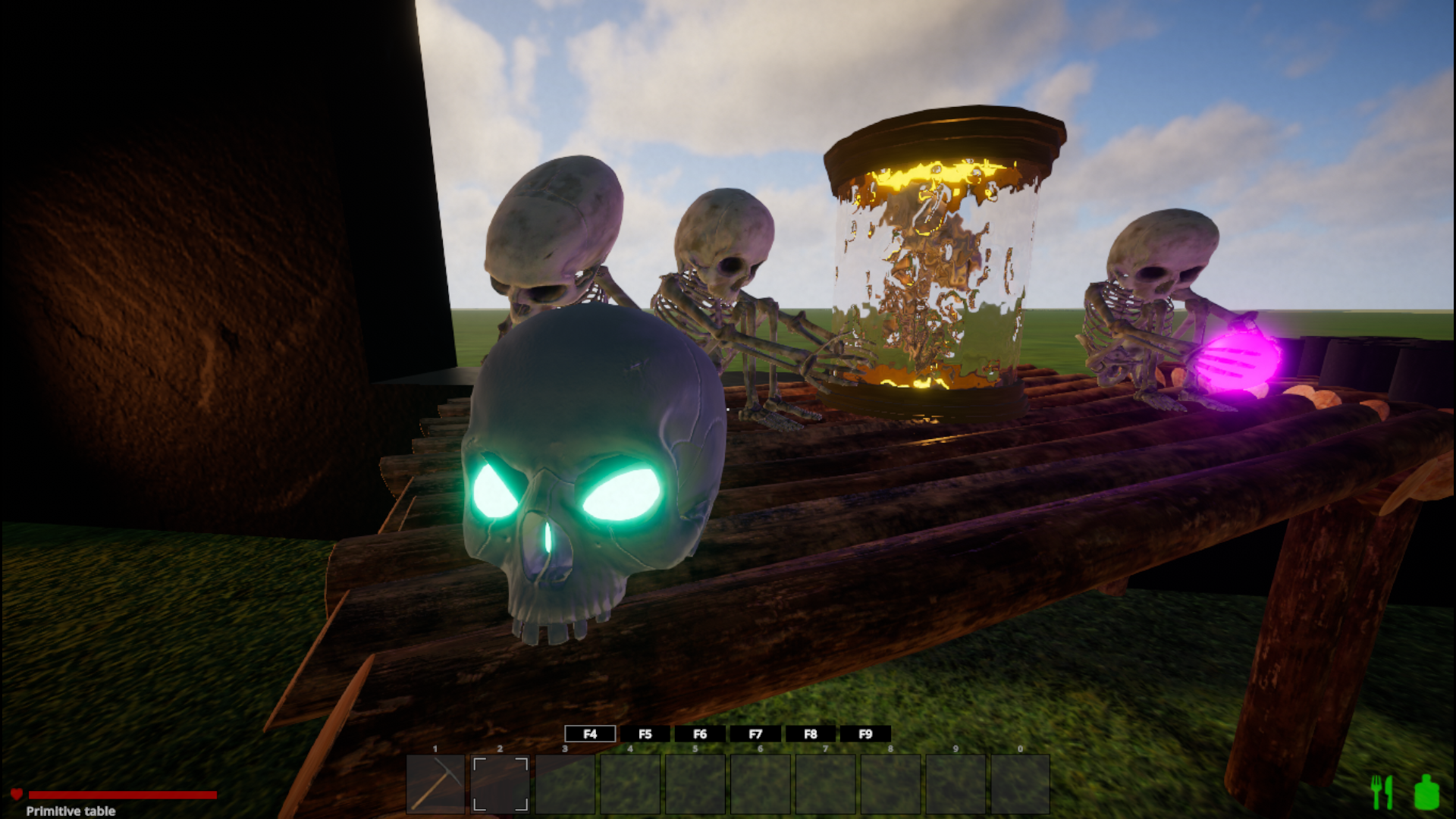Select the pickaxe hotbar slot
Viewport: 1456px width, 819px height.
click(x=435, y=784)
